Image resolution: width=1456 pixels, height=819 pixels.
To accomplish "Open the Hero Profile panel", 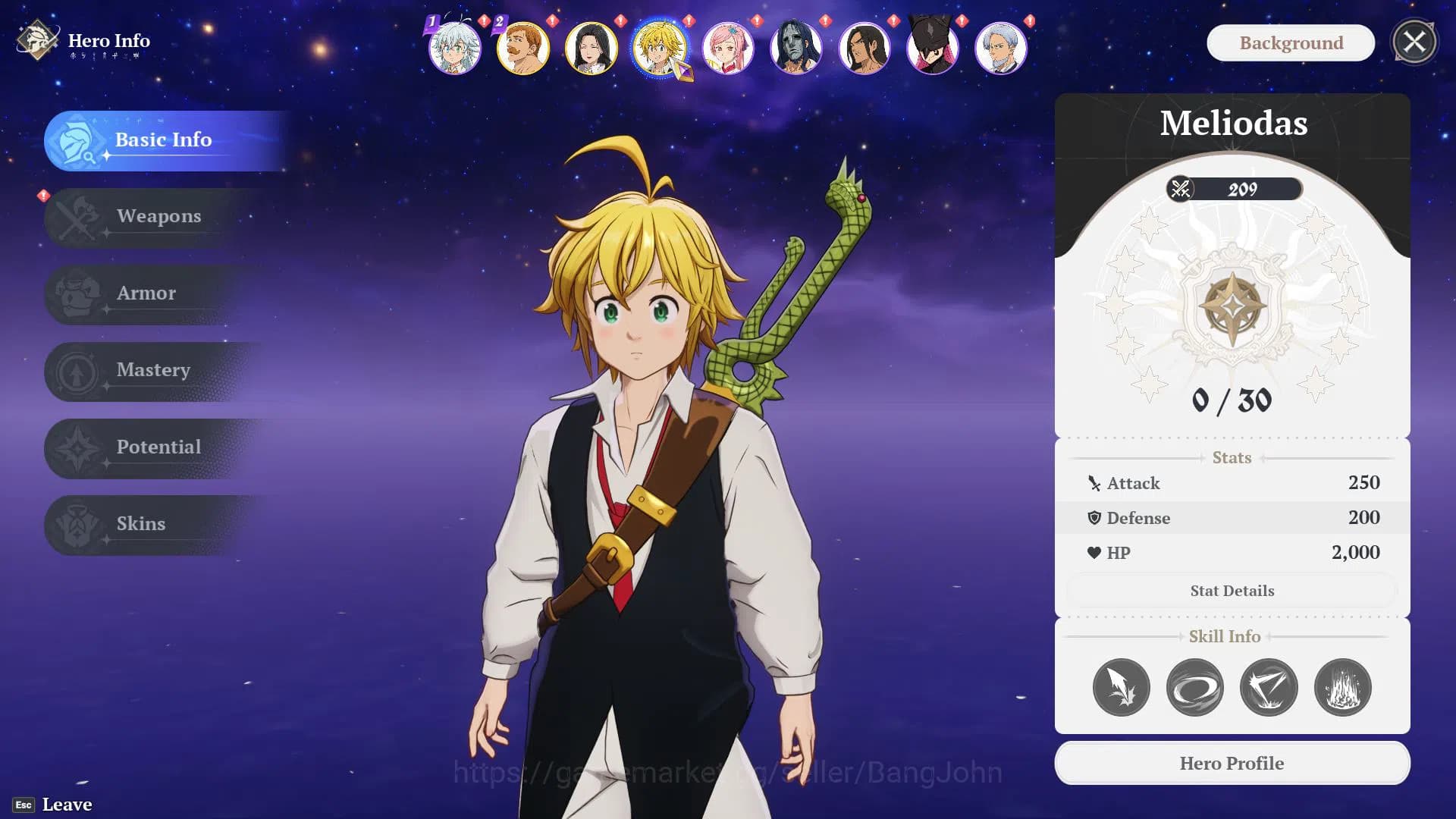I will pos(1232,763).
